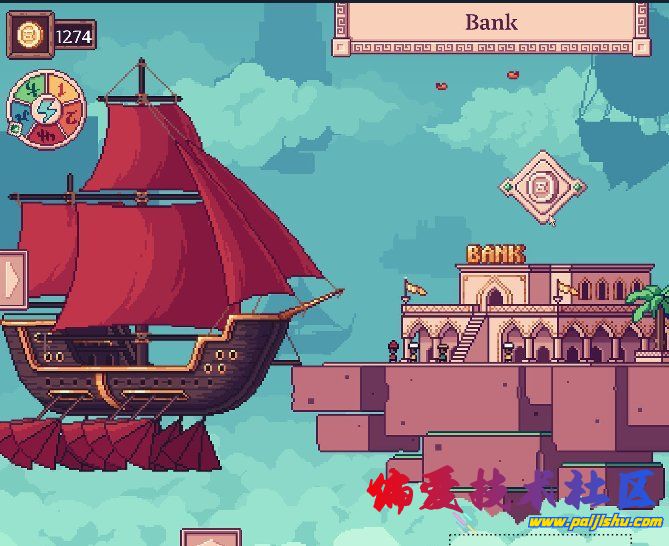Image resolution: width=669 pixels, height=546 pixels.
Task: Open the diamond coin marker above the bank
Action: (542, 186)
